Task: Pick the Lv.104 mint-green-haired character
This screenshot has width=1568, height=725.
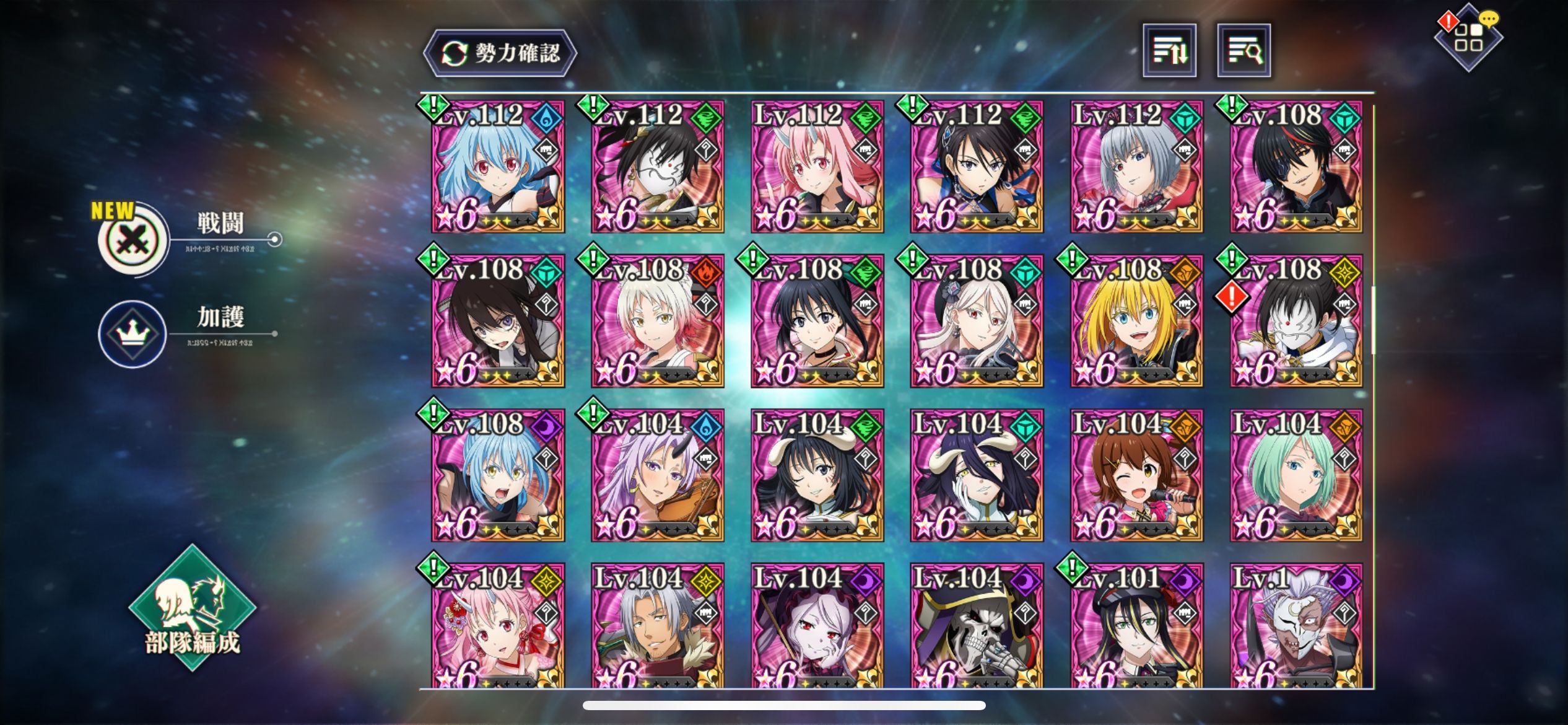Action: (1296, 475)
